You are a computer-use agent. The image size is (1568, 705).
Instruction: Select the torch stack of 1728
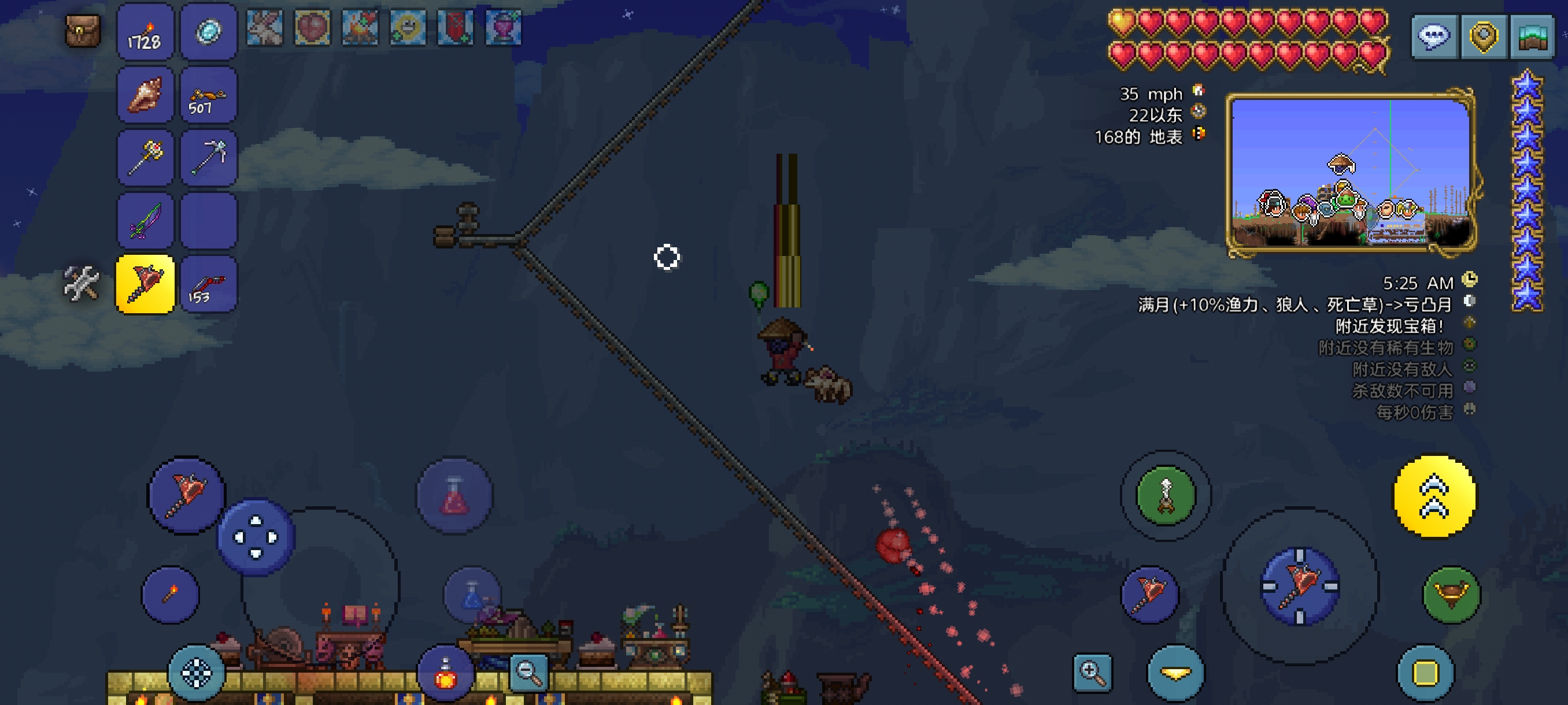click(x=145, y=32)
